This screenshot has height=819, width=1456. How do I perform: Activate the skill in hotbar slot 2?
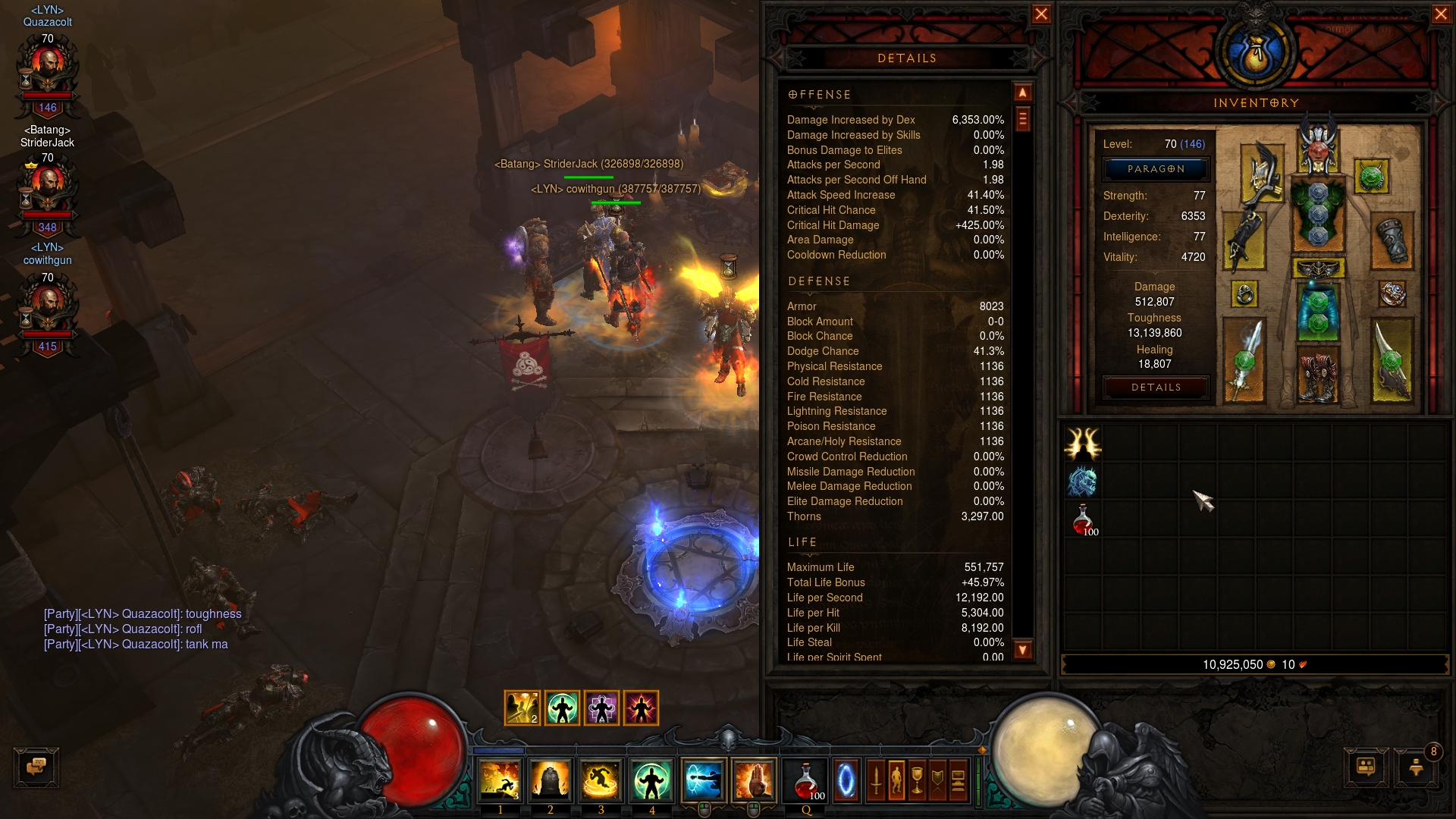[x=550, y=780]
